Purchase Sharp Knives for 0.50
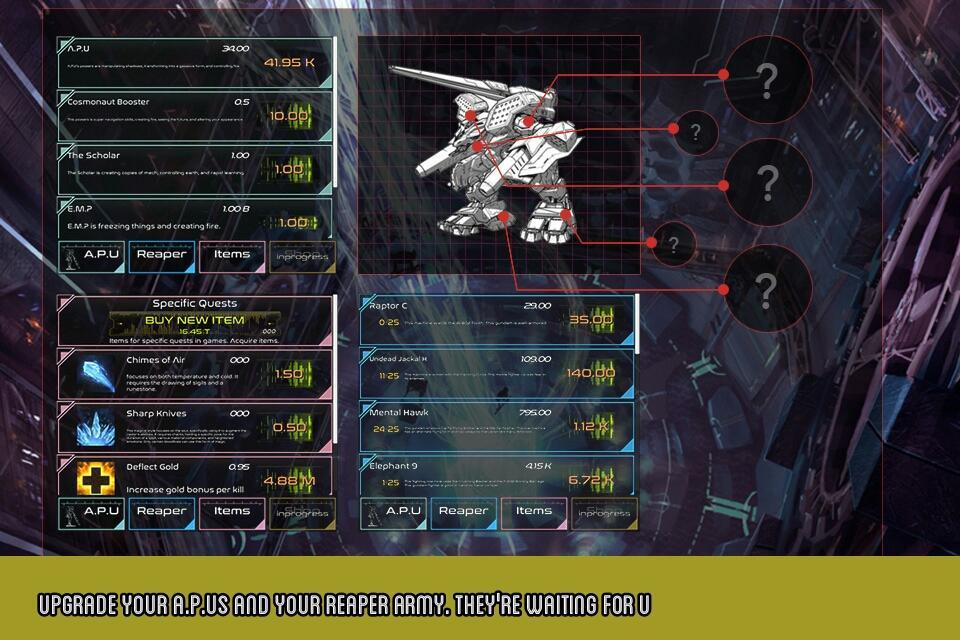 point(289,427)
